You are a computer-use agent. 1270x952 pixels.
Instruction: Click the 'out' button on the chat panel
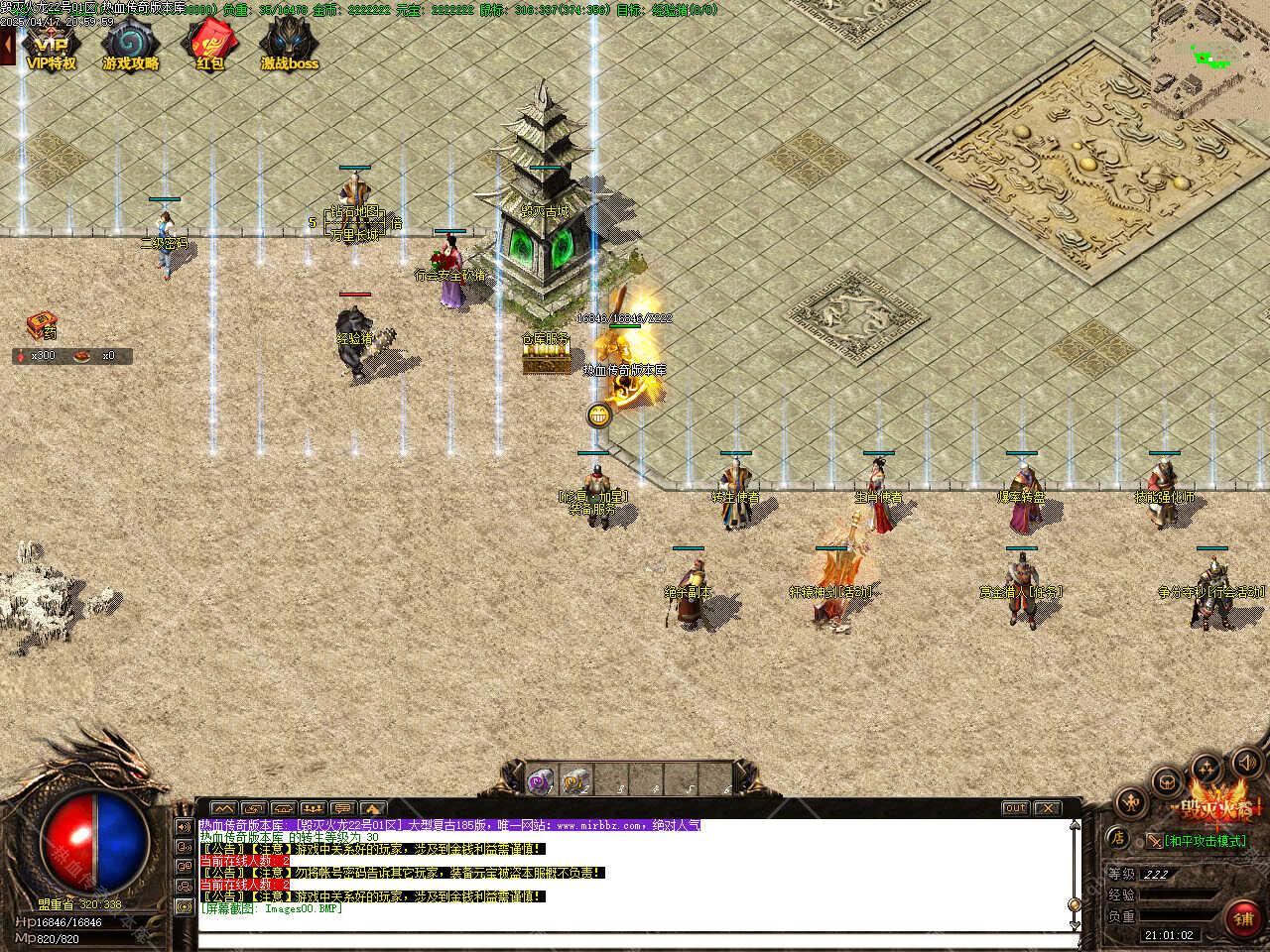tap(1015, 808)
